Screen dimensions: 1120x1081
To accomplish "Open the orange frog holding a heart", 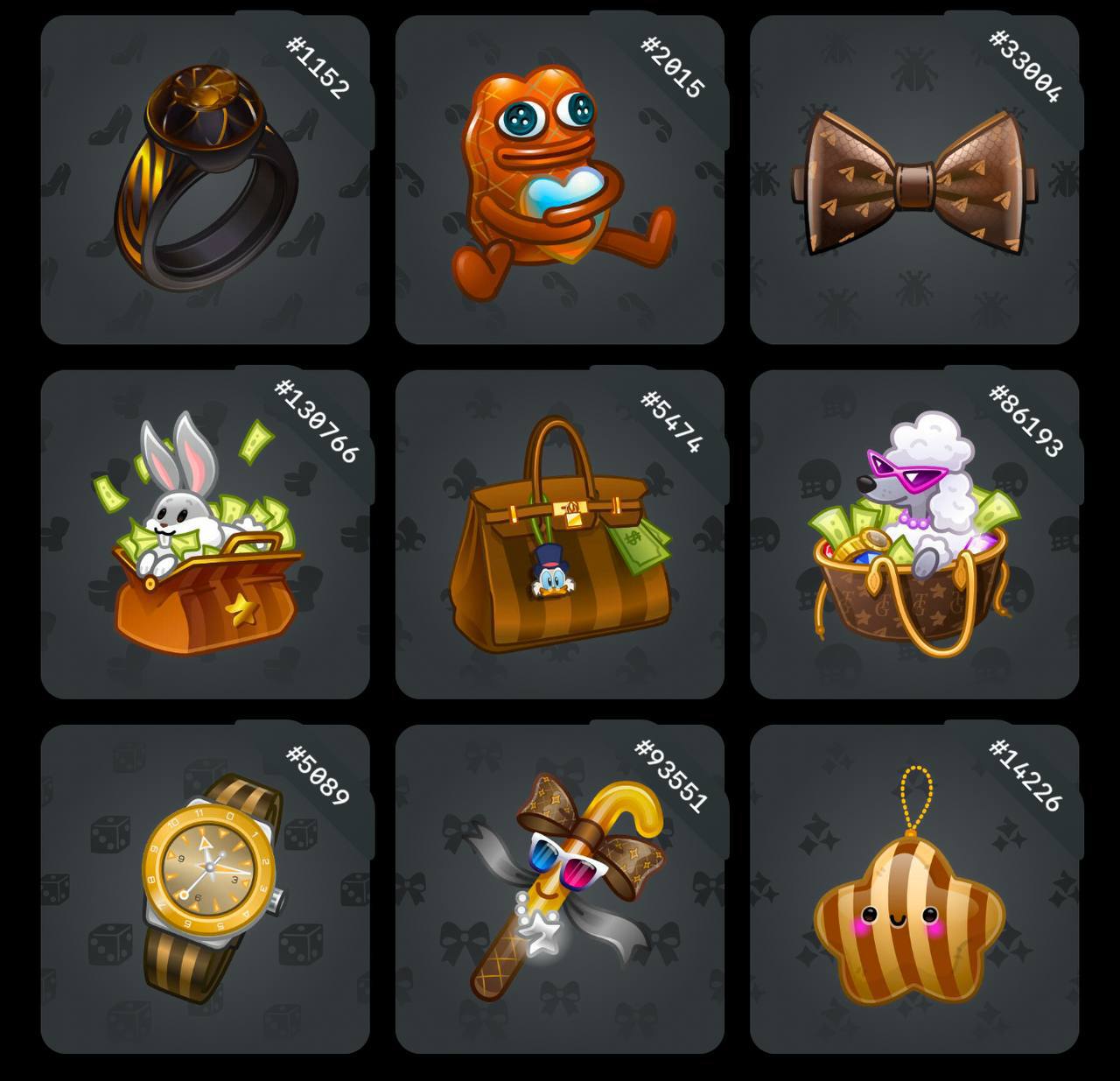I will tap(559, 179).
